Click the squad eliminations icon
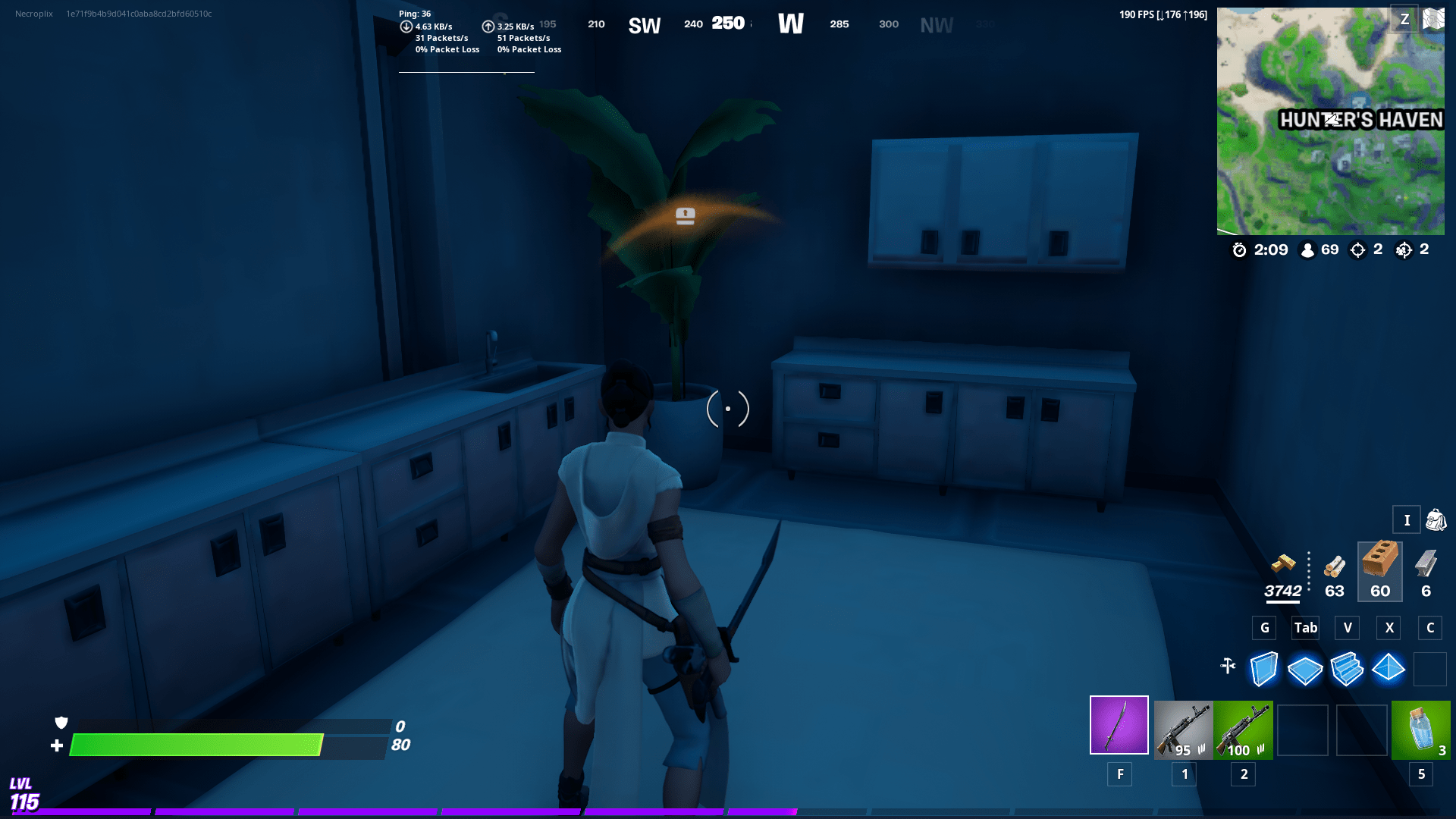The height and width of the screenshot is (819, 1456). tap(1404, 249)
